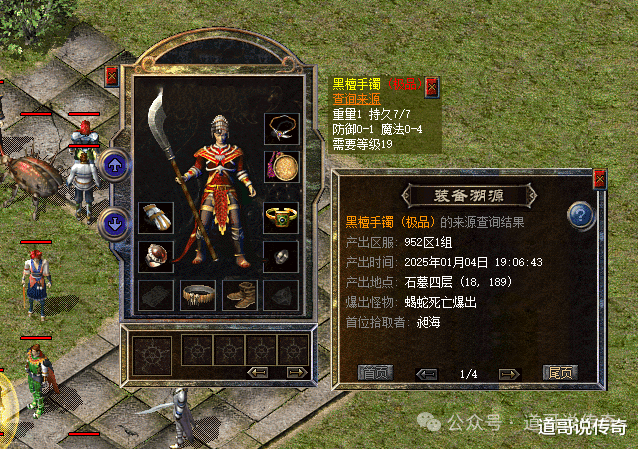Select the gold medal equipment slot

(x=282, y=166)
